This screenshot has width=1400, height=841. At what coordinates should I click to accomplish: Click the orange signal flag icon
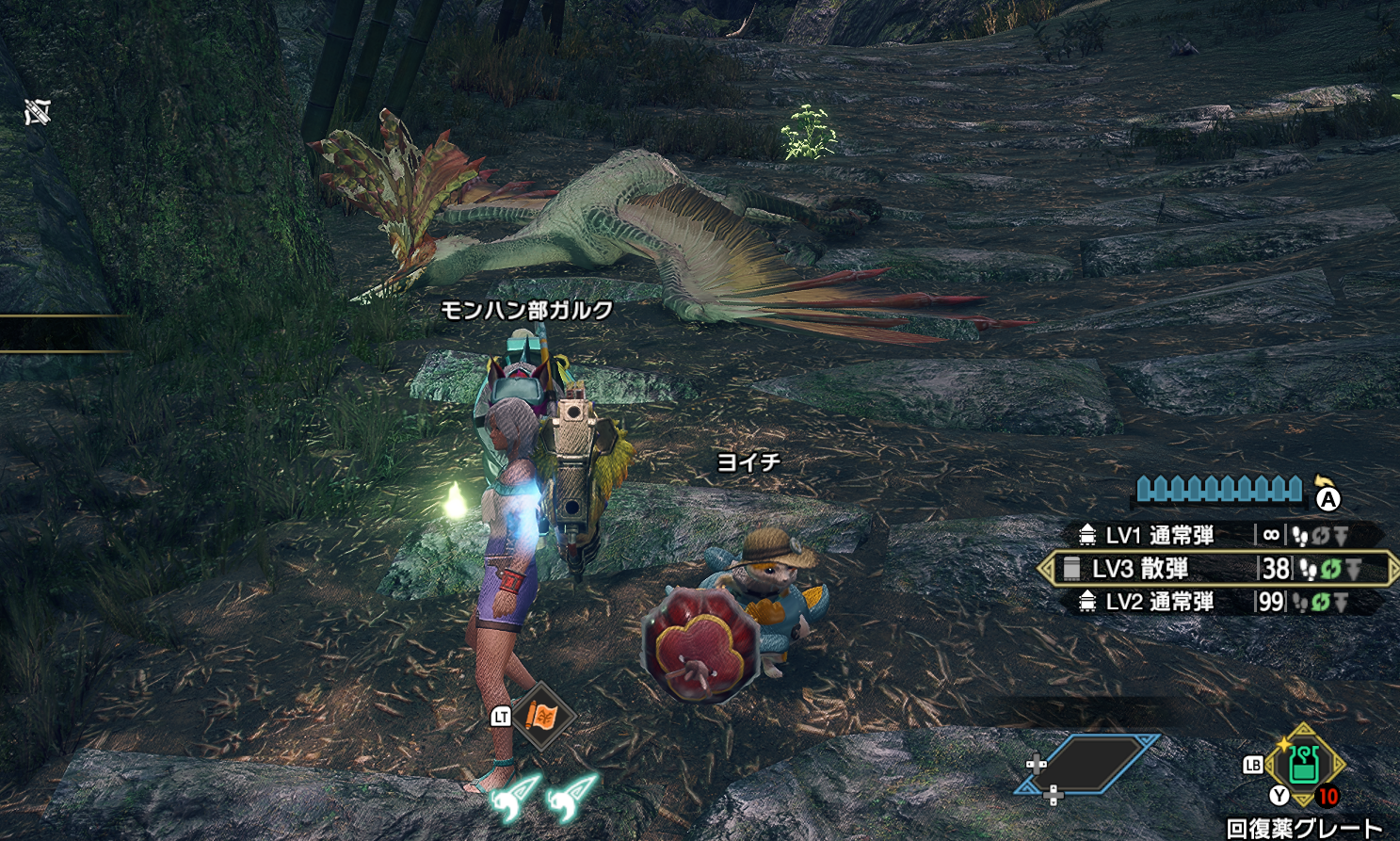pos(542,718)
